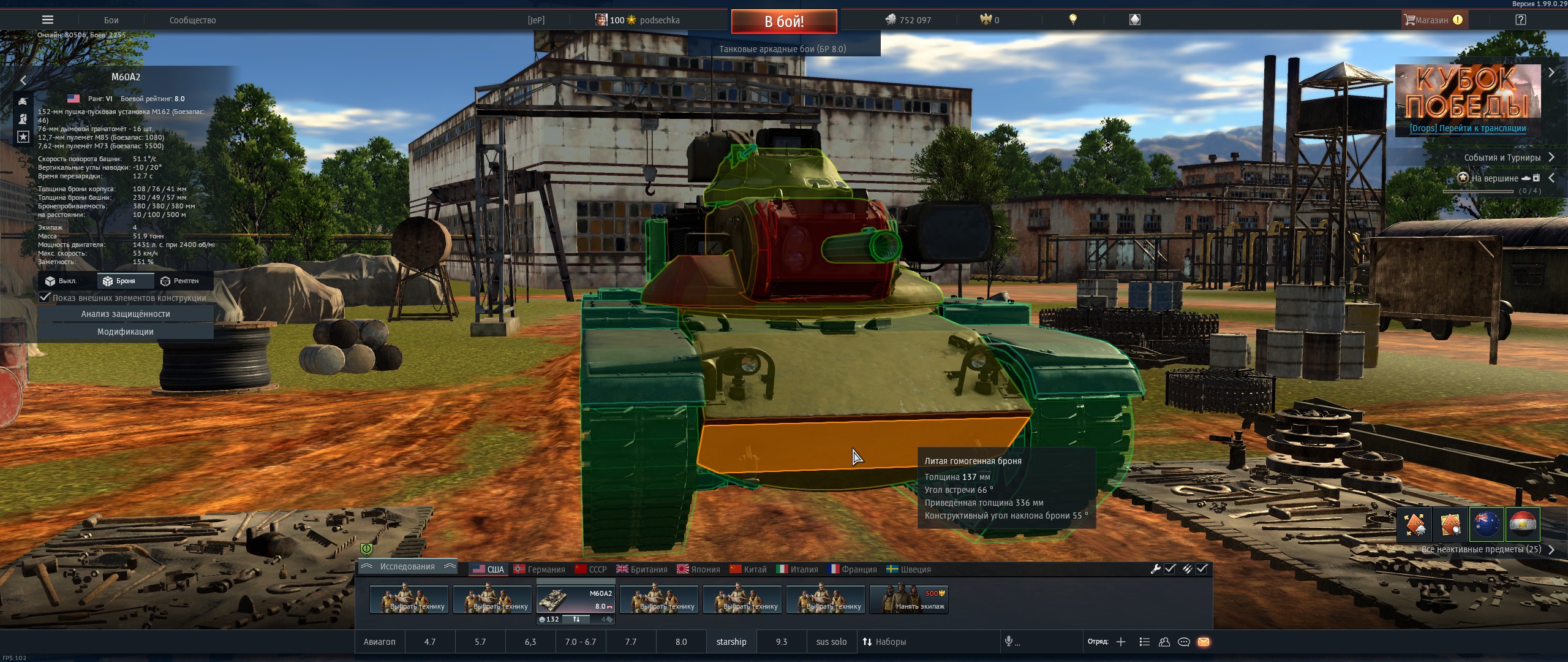Switch to the Германия nation tab
1568x662 pixels.
(x=539, y=569)
